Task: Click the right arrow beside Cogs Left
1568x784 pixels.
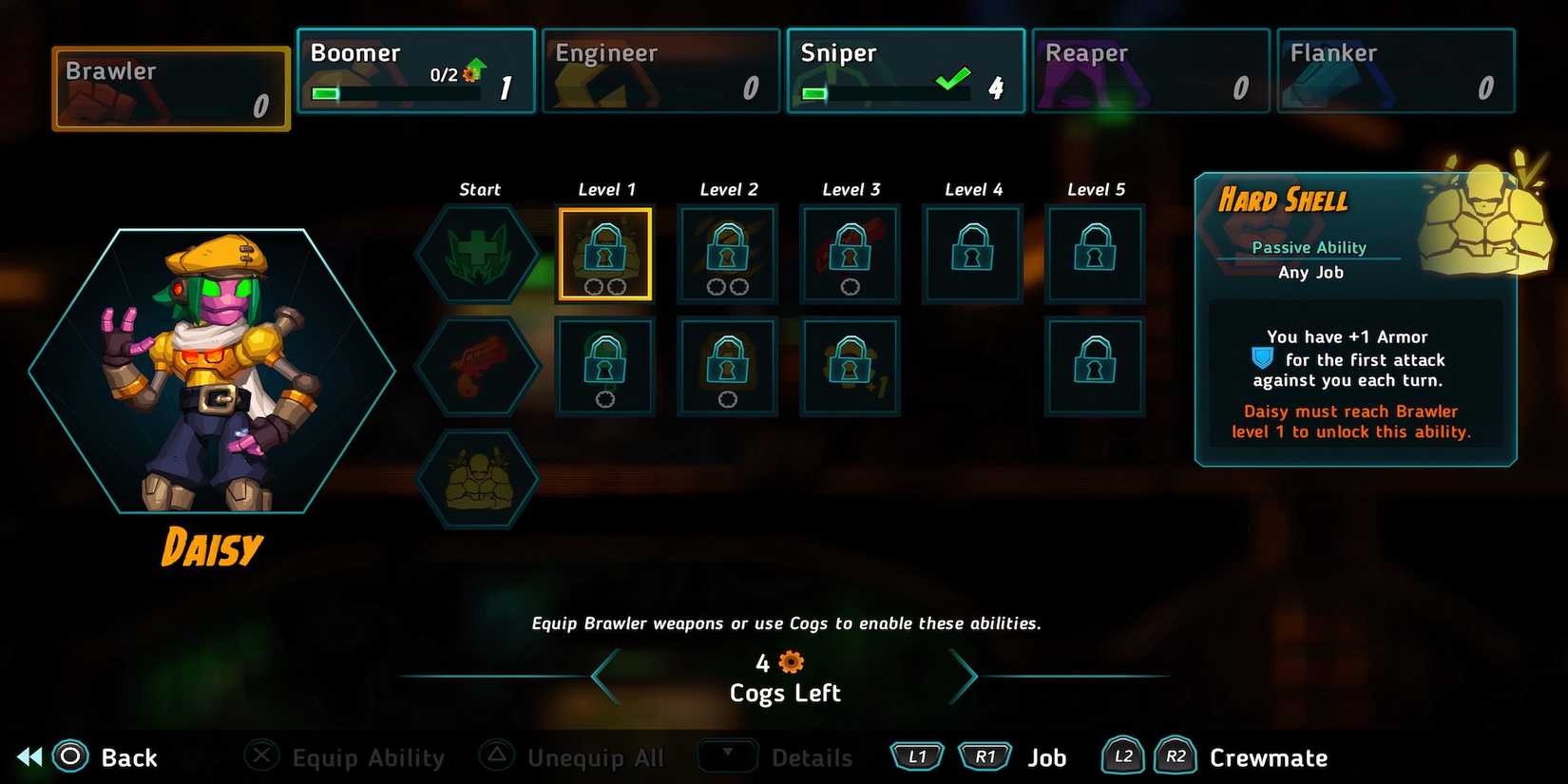Action: point(966,676)
